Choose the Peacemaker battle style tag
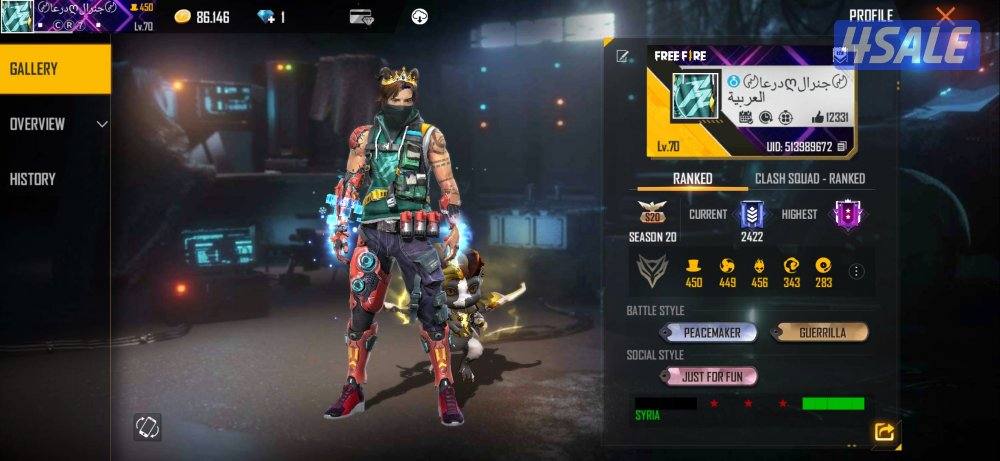The height and width of the screenshot is (461, 1000). 707,332
